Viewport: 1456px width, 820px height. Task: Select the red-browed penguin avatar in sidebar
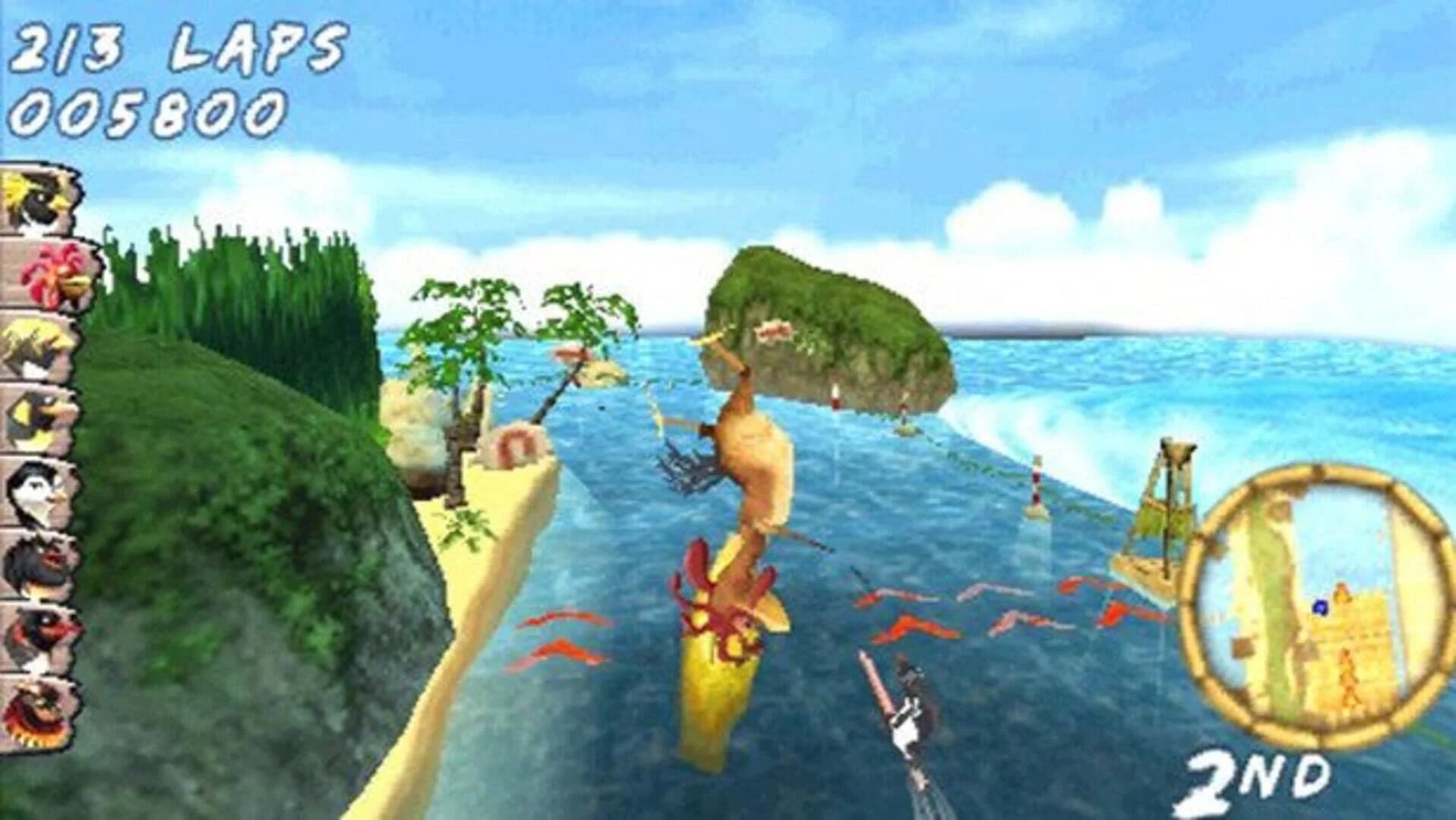pos(38,634)
